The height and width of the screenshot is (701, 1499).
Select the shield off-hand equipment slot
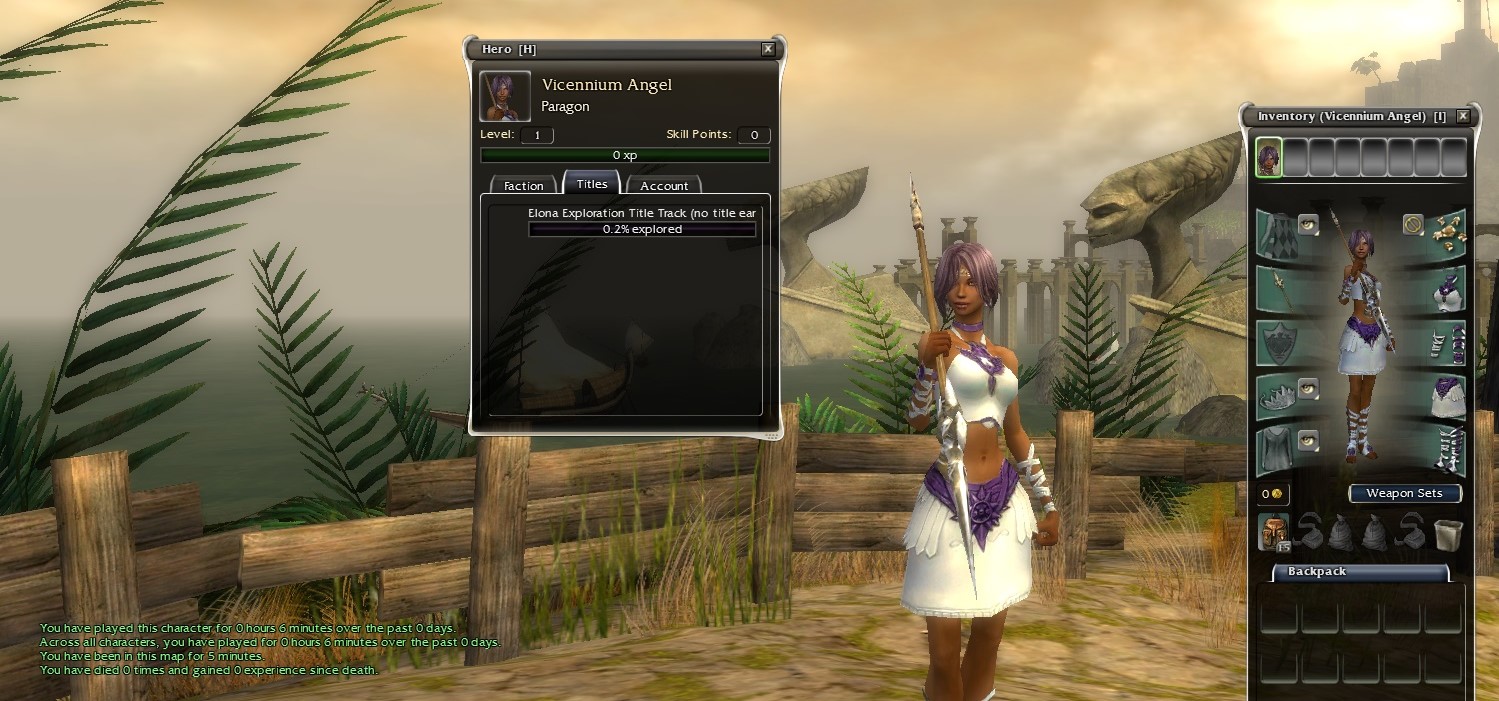click(x=1279, y=343)
